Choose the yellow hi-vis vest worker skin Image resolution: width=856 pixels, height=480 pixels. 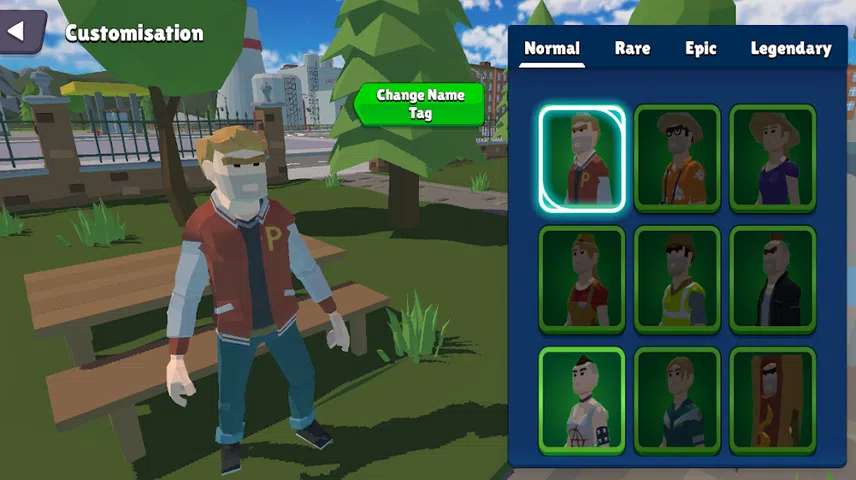coord(677,279)
